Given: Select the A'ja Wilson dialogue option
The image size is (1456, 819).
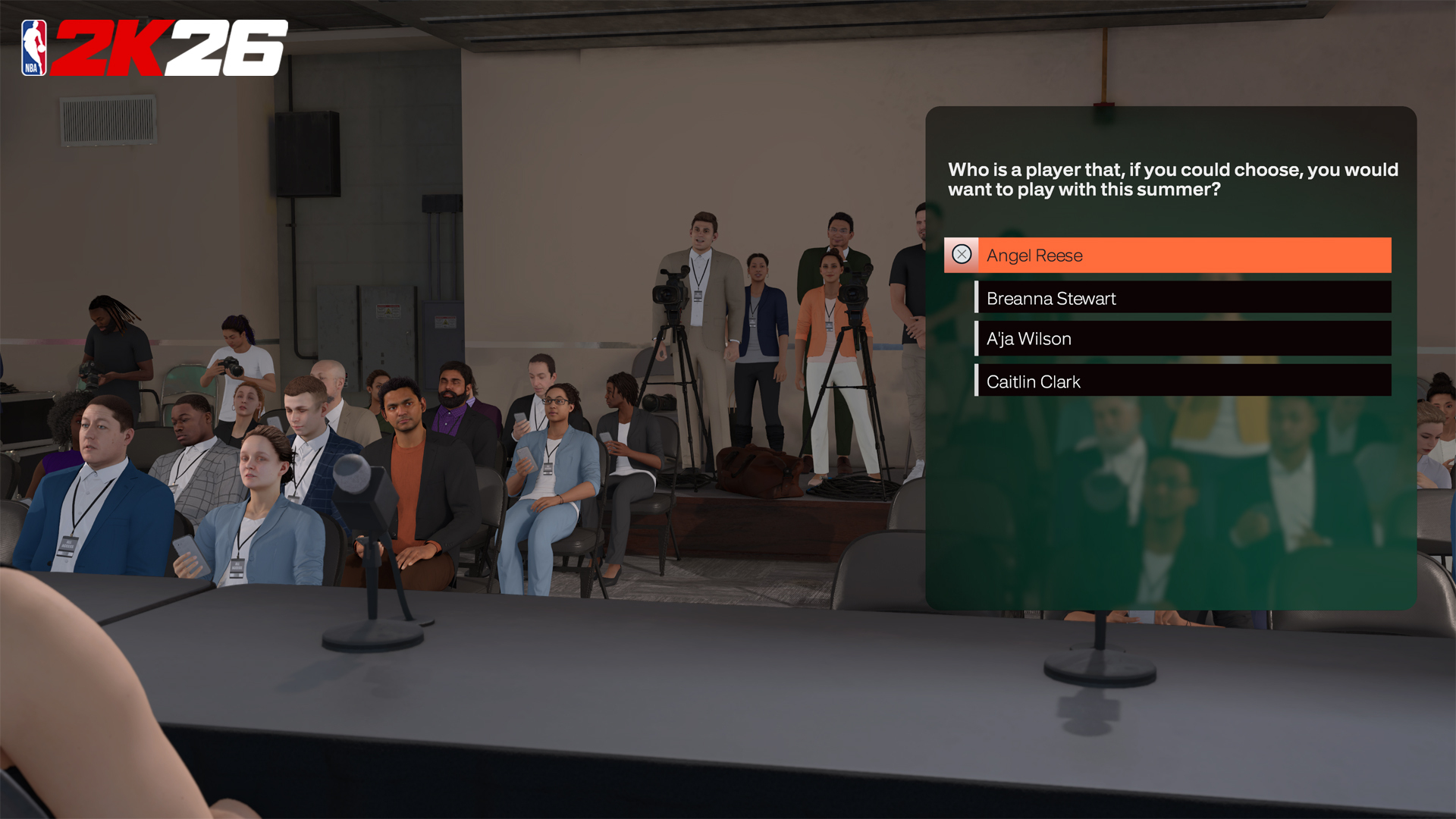Looking at the screenshot, I should (1183, 338).
